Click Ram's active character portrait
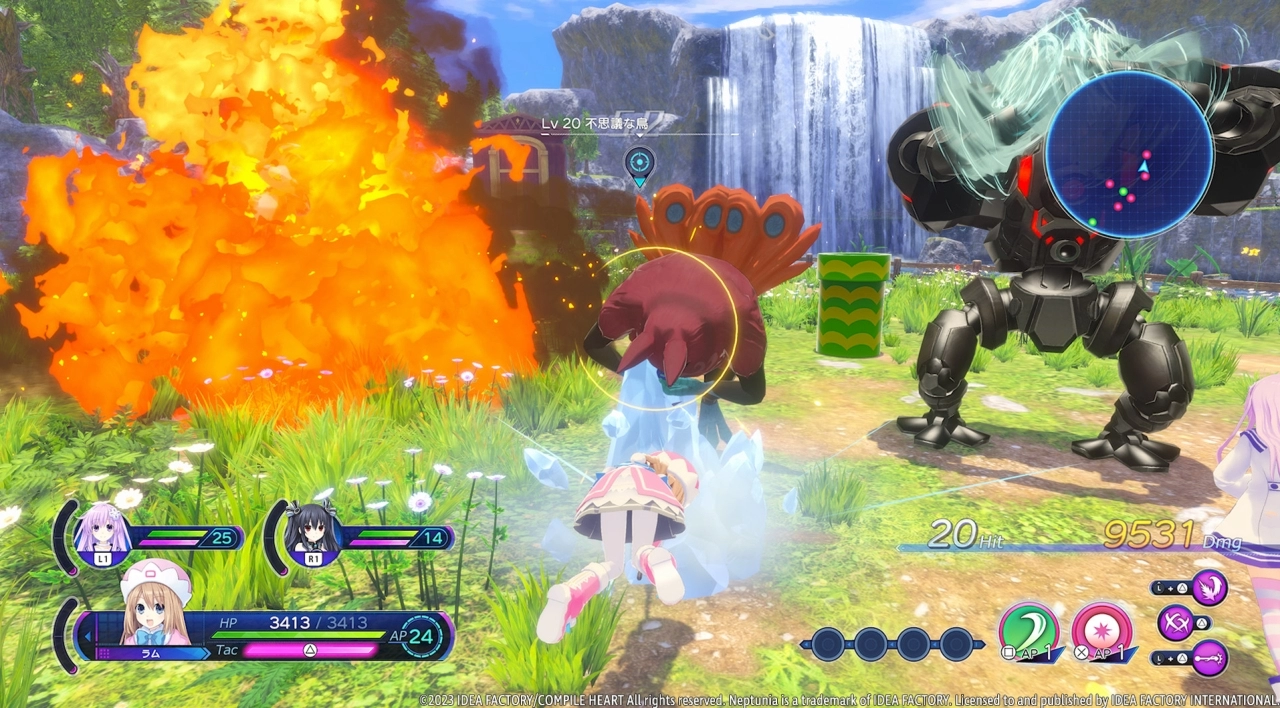Viewport: 1280px width, 708px height. pos(155,604)
